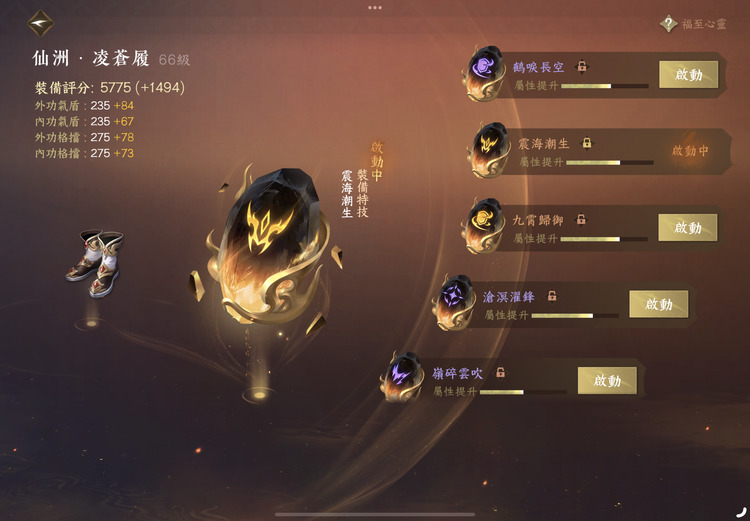This screenshot has width=750, height=521.
Task: Toggle the lock icon beside 鶴唳長空
Action: [582, 67]
